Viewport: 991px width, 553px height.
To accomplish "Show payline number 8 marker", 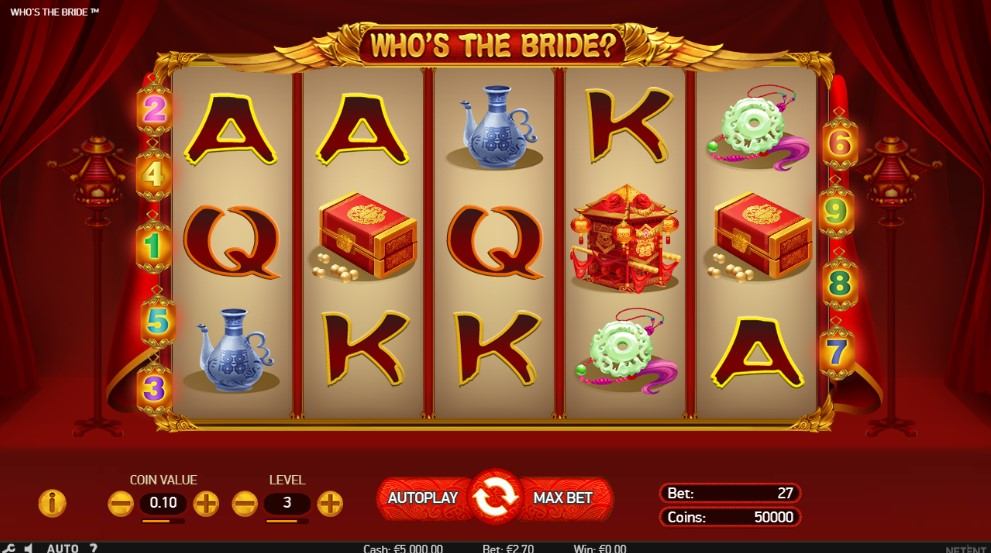I will coord(838,283).
